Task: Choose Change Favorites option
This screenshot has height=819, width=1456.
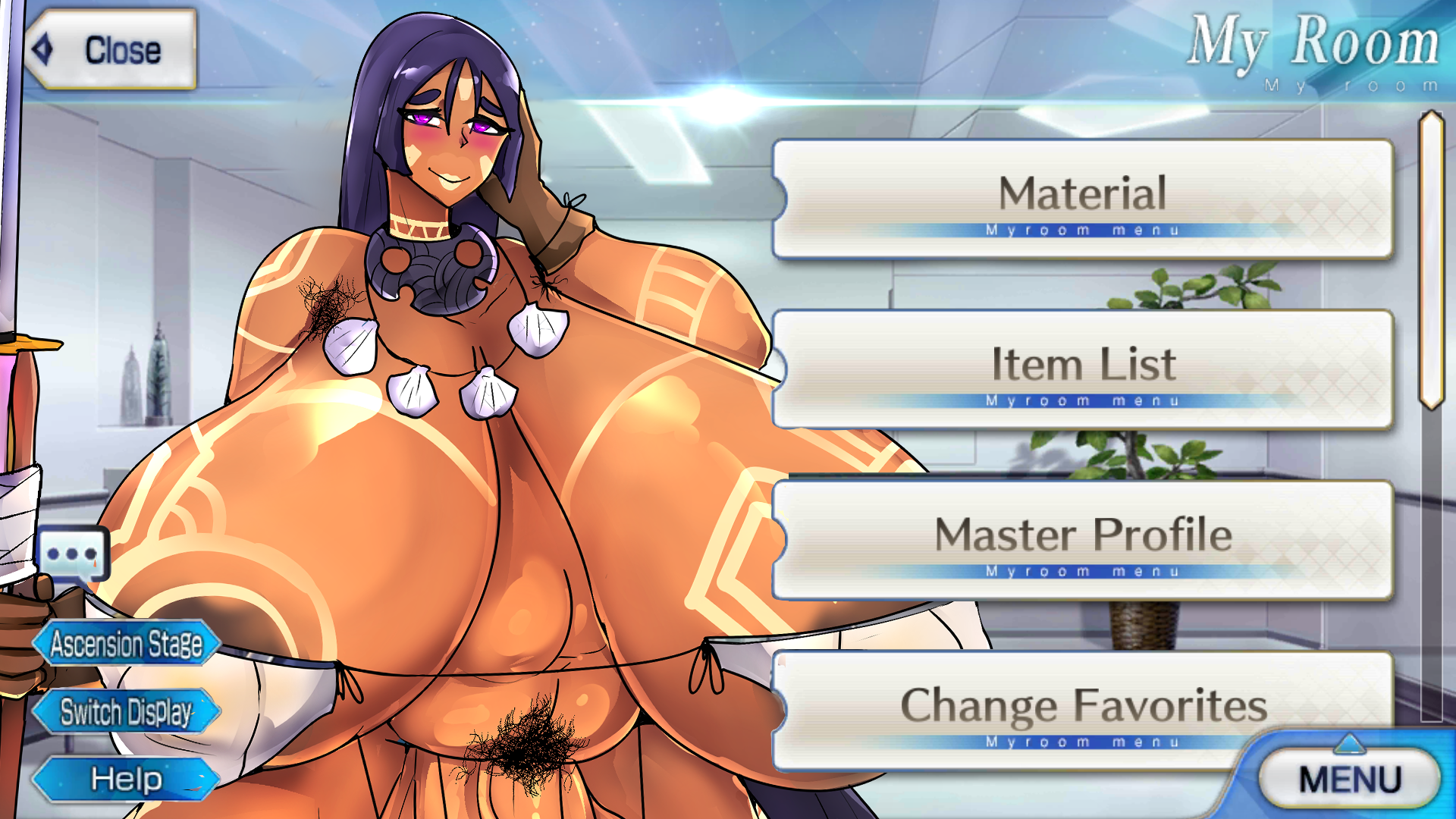Action: pyautogui.click(x=1082, y=708)
